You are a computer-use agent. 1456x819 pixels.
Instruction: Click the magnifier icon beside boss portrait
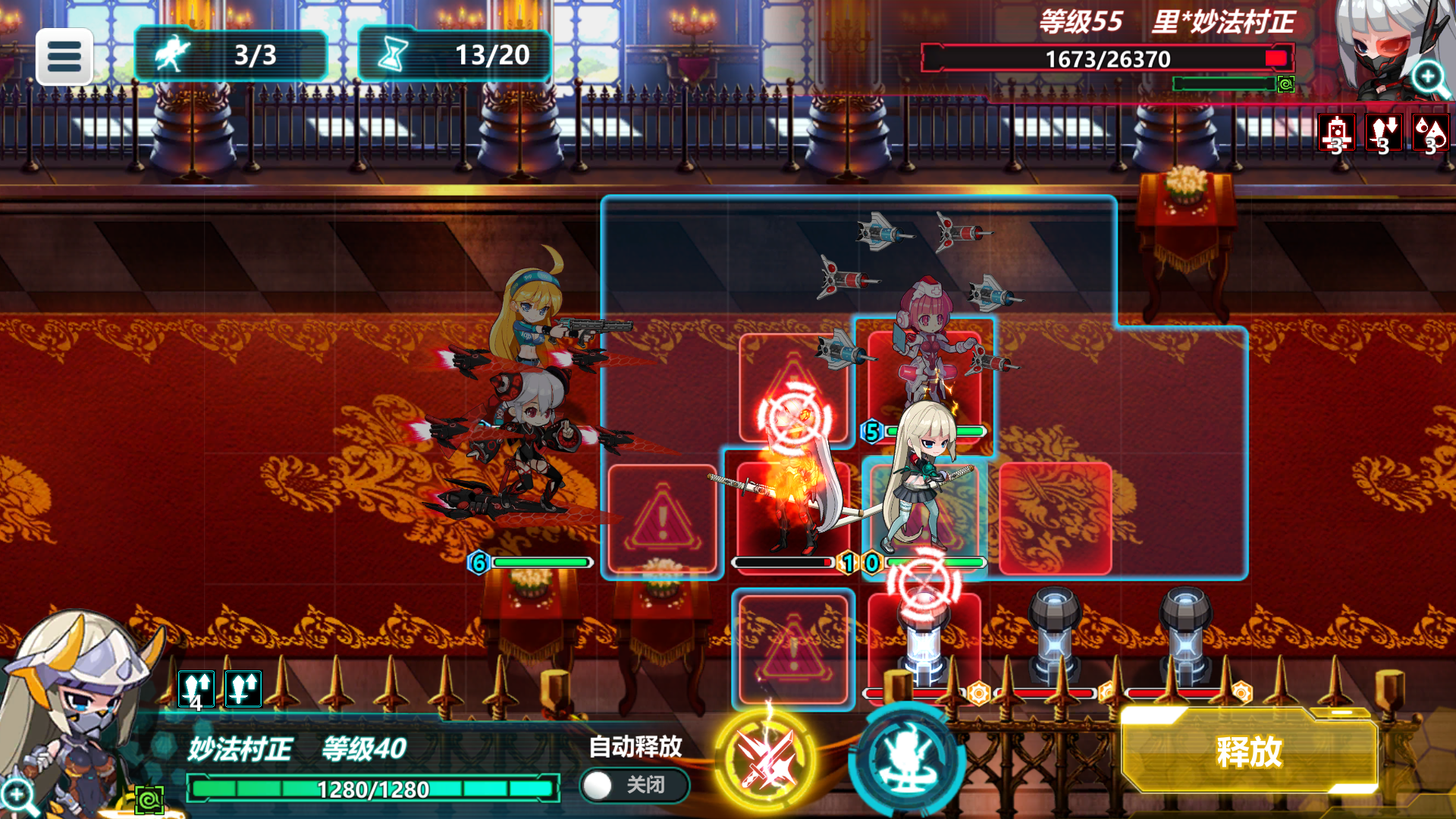pos(1429,76)
